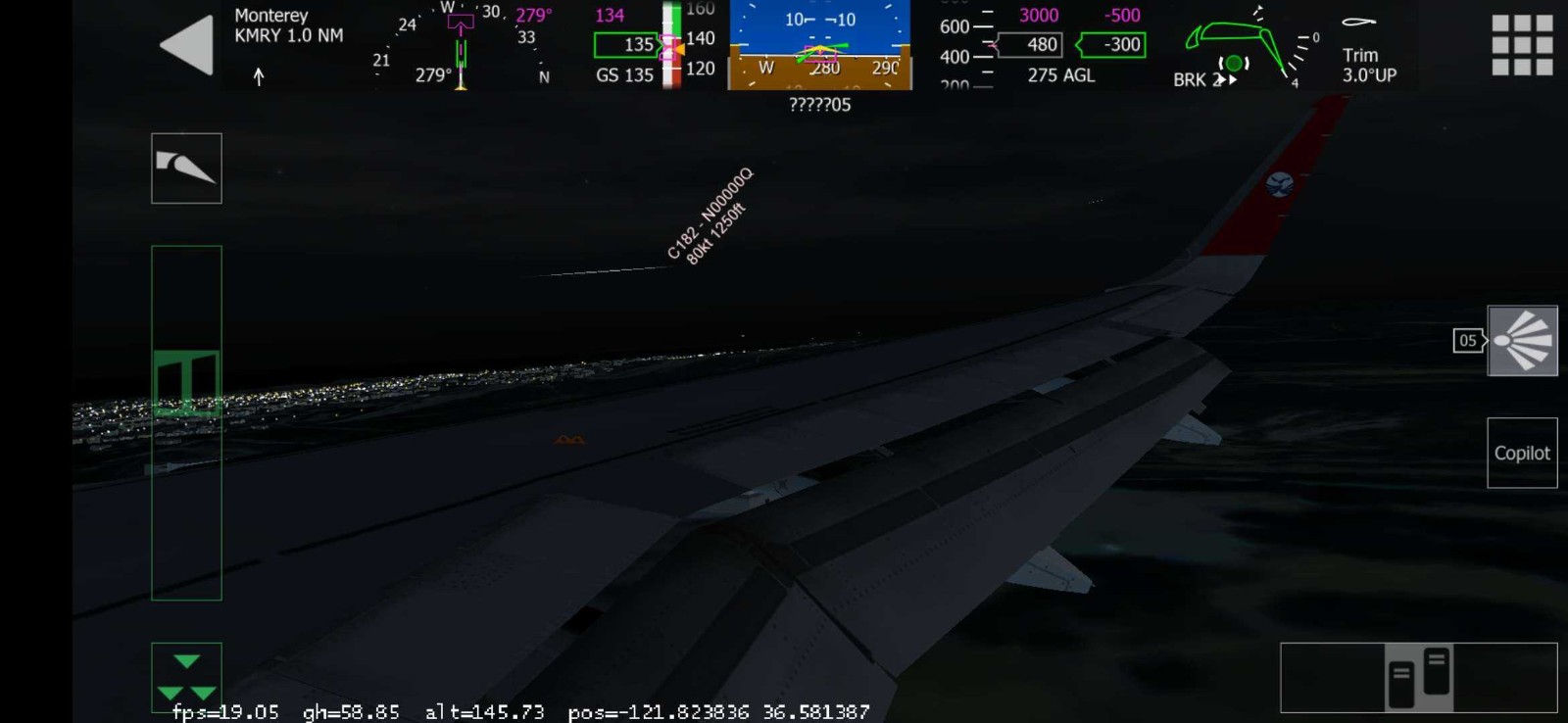This screenshot has width=1568, height=723.
Task: Tap the flap position badge labeled 05
Action: tap(1466, 341)
